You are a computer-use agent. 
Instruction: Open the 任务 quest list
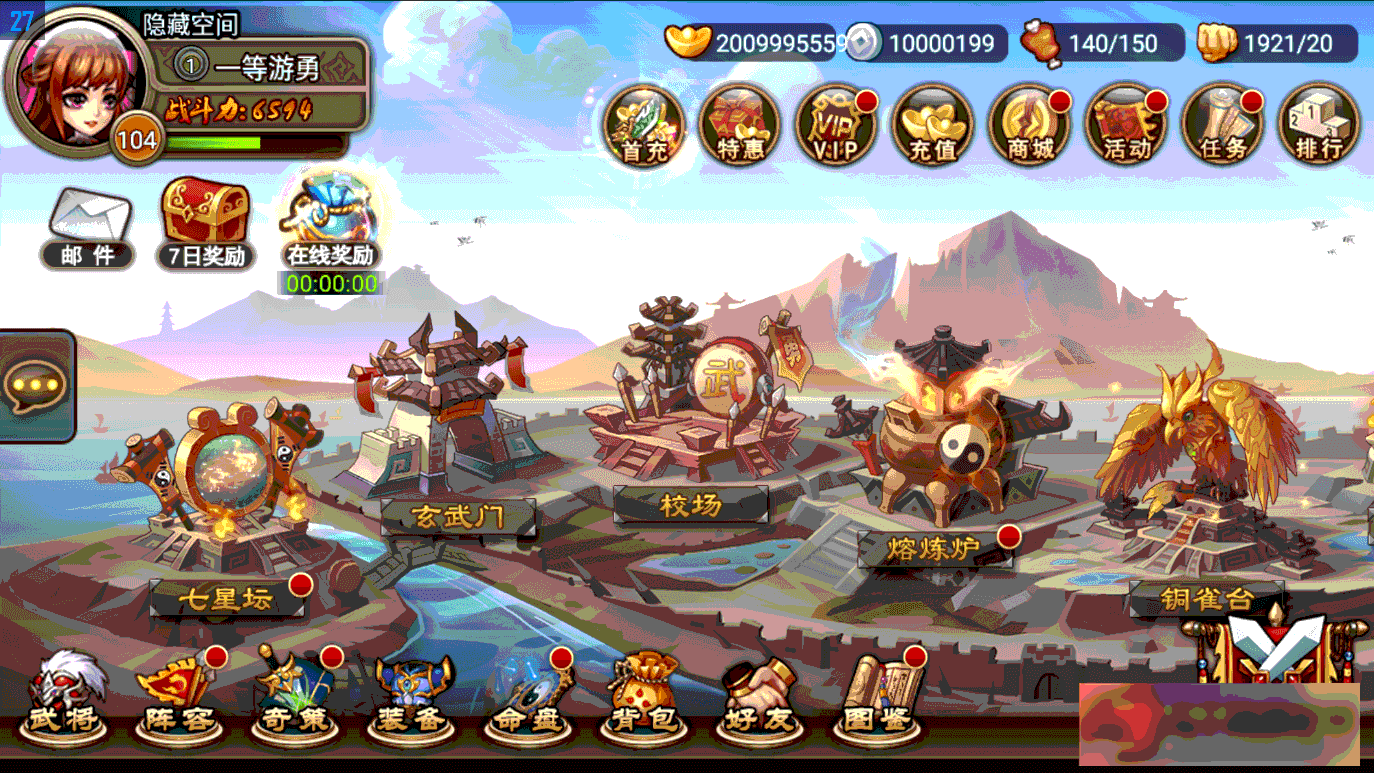coord(1221,125)
